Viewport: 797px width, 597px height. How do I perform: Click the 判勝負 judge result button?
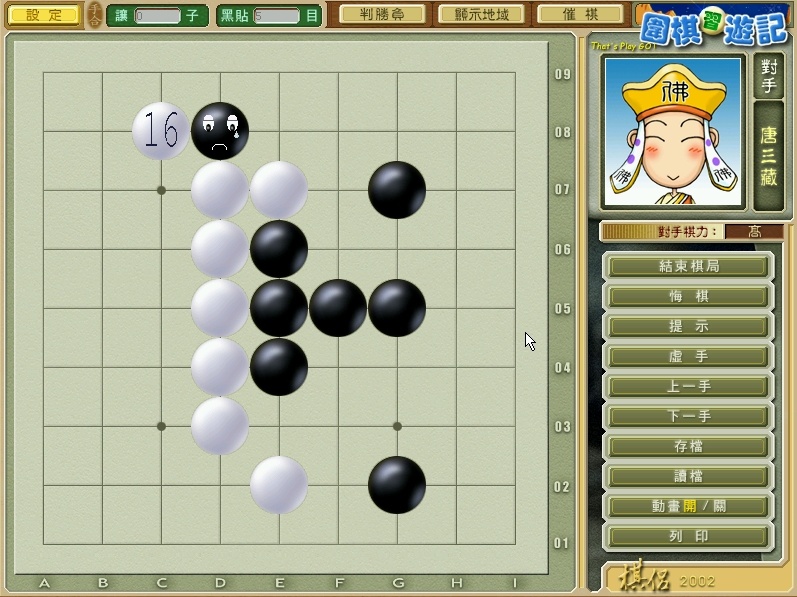pyautogui.click(x=381, y=15)
